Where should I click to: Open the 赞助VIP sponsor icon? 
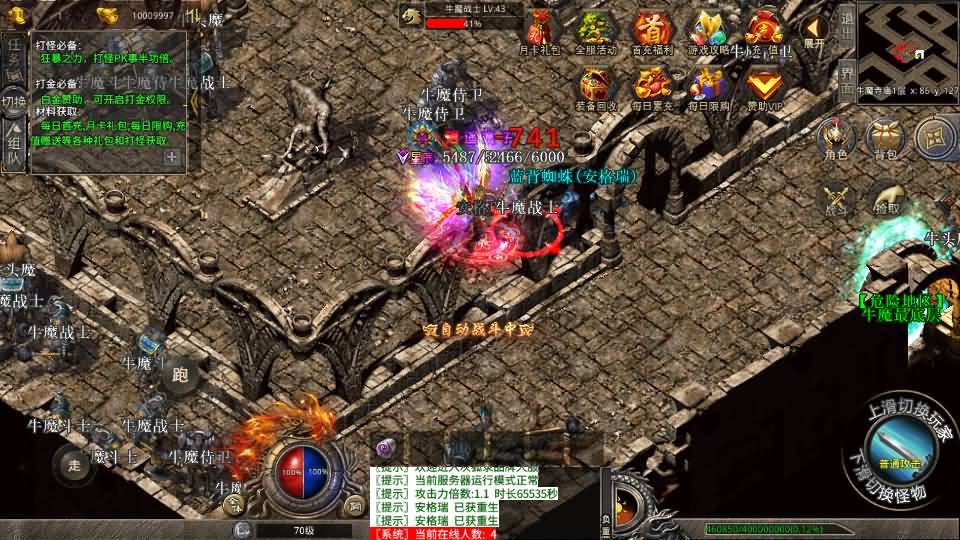tap(765, 86)
